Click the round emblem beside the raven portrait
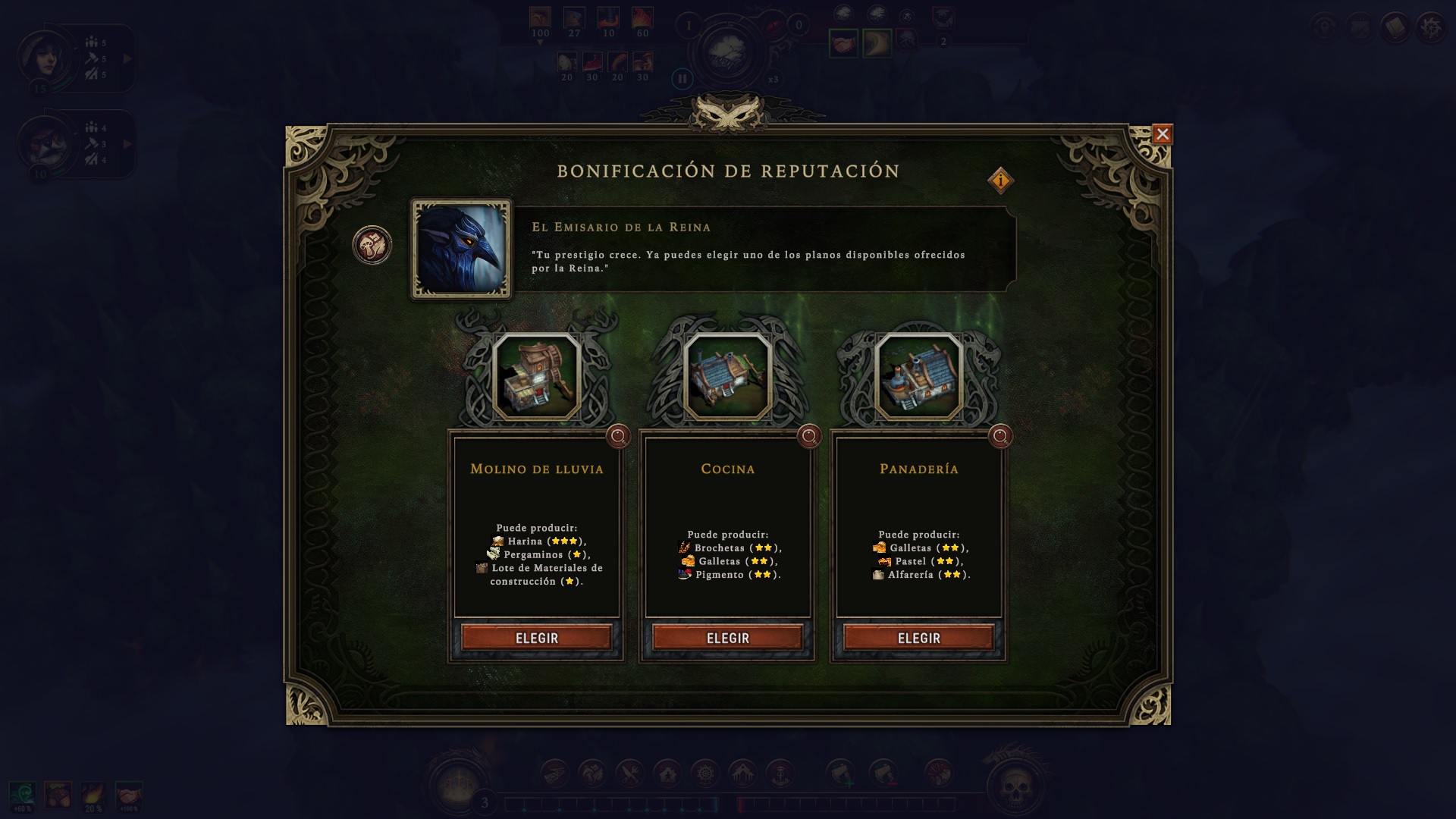This screenshot has width=1456, height=819. tap(372, 246)
